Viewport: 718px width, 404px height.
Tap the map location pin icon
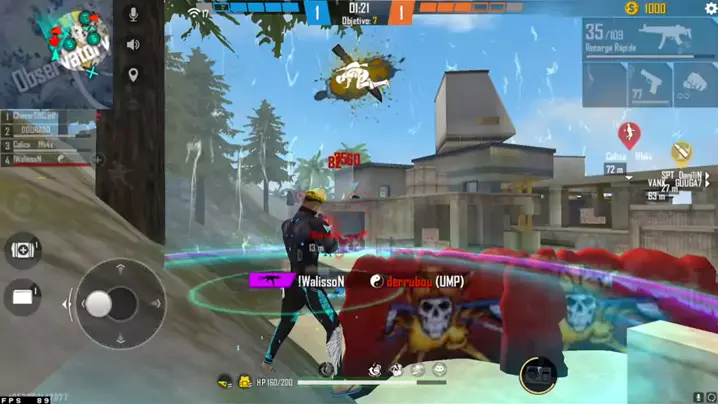(x=133, y=75)
